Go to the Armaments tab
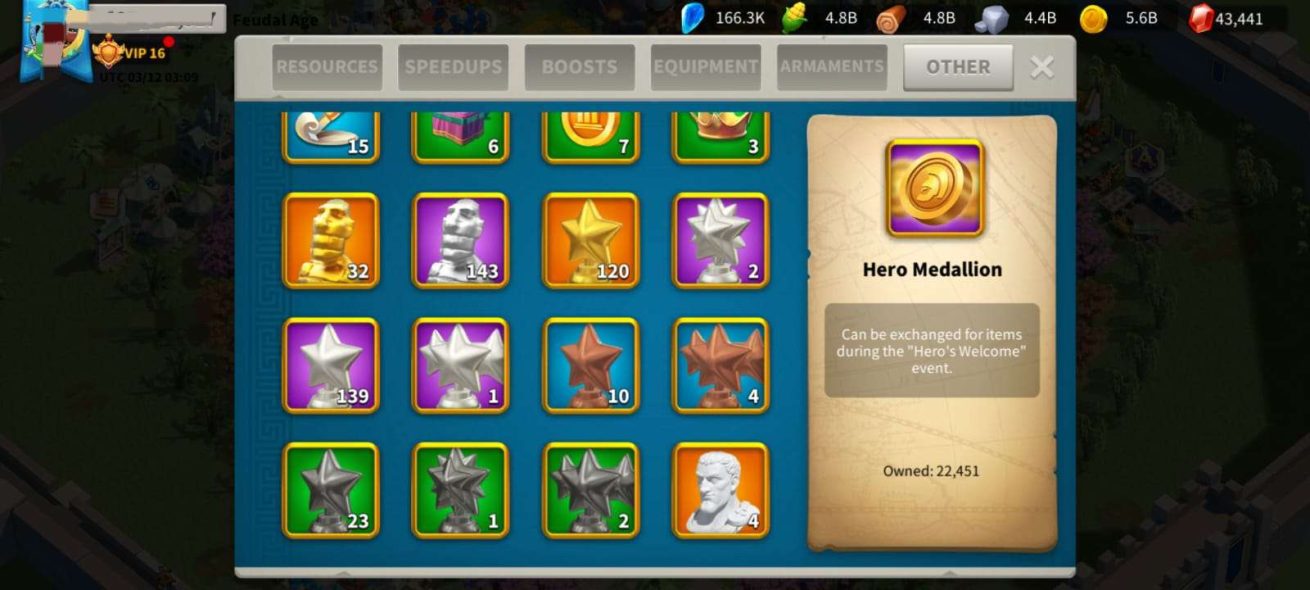The image size is (1310, 590). pyautogui.click(x=832, y=67)
